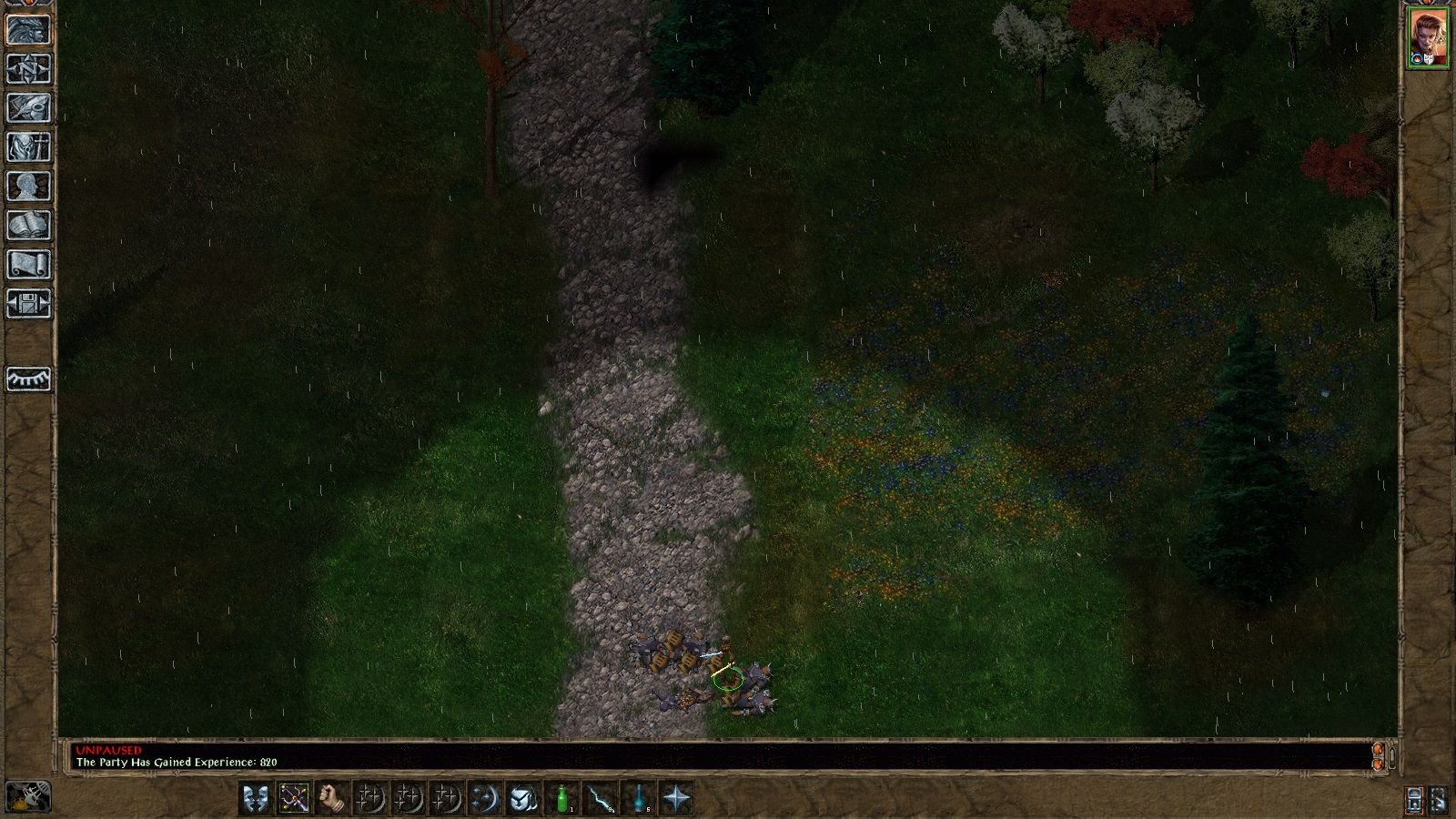Use the helmet item ability button
This screenshot has height=819, width=1456.
522,799
